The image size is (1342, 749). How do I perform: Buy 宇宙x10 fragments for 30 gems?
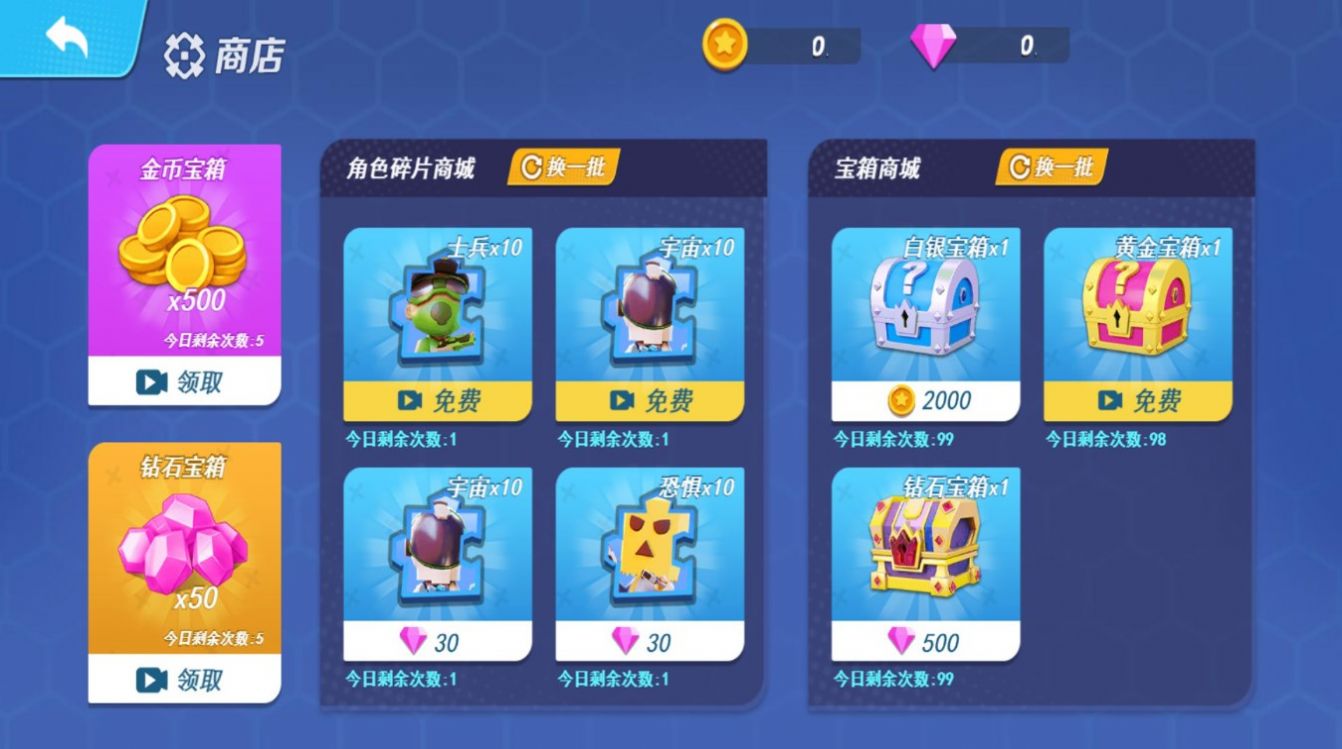pos(438,641)
